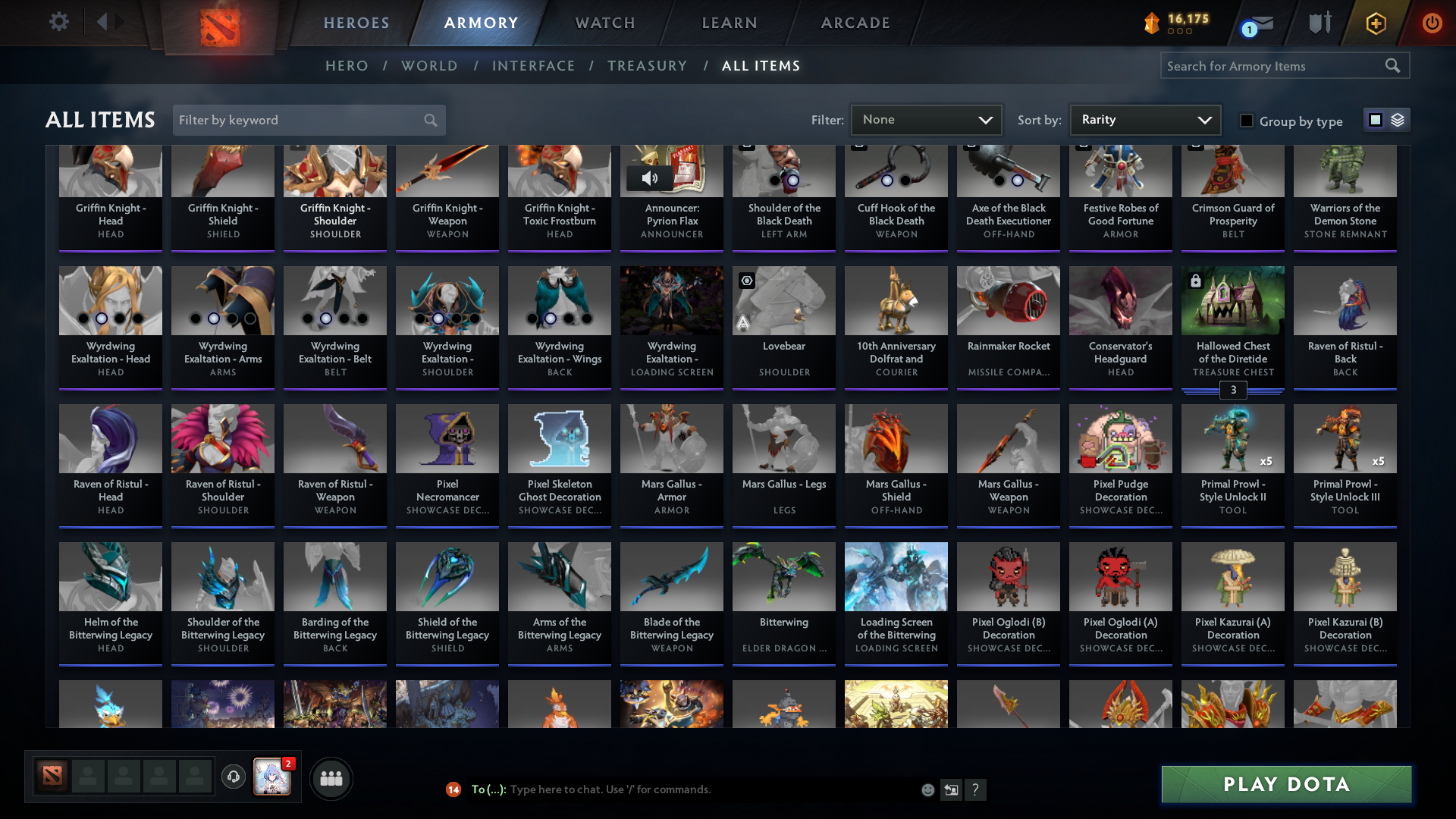The image size is (1456, 819).
Task: Open the emoticon picker in the chat bar
Action: tap(927, 789)
